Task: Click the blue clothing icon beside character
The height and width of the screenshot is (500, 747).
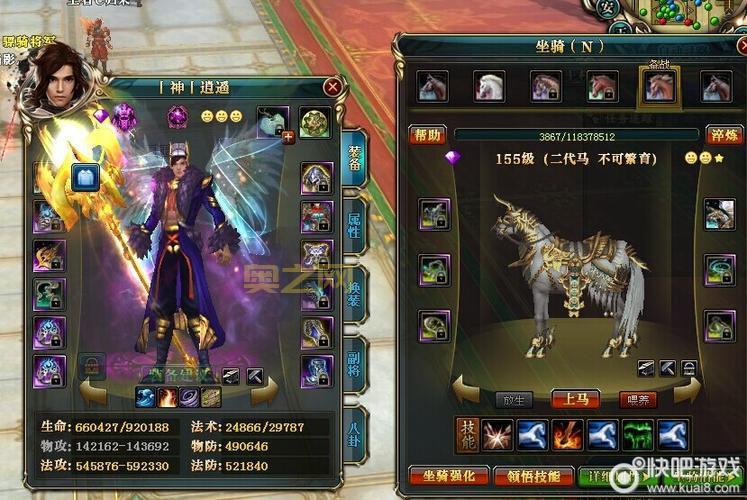Action: tap(84, 177)
